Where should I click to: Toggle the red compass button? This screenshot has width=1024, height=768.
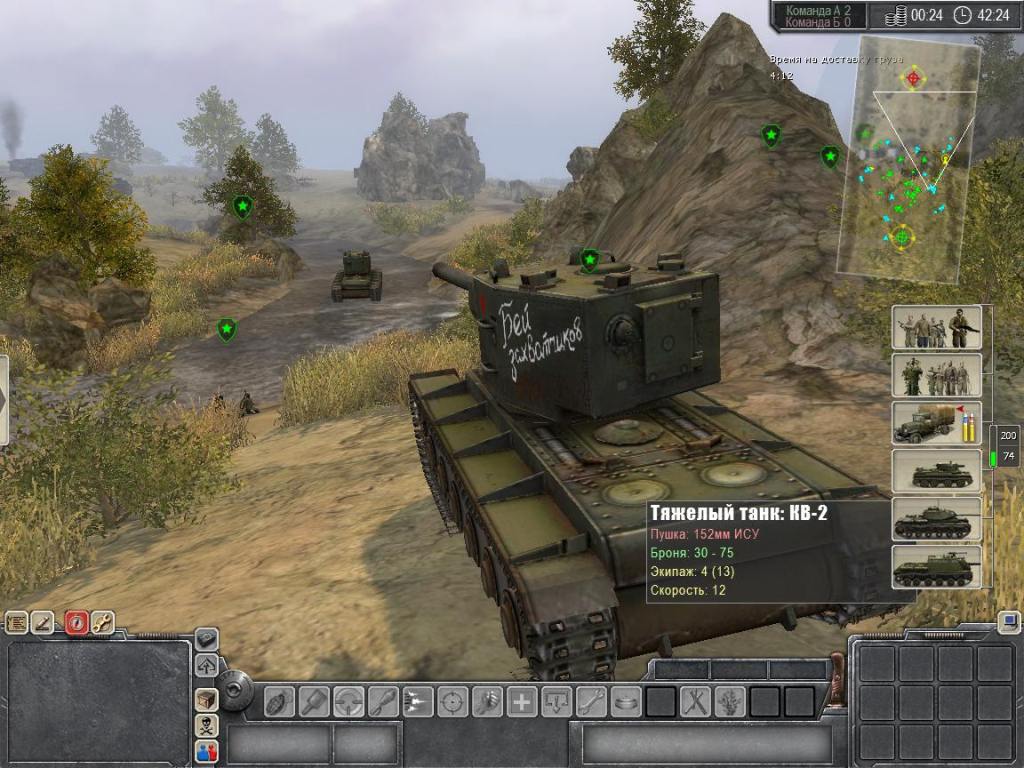coord(77,623)
